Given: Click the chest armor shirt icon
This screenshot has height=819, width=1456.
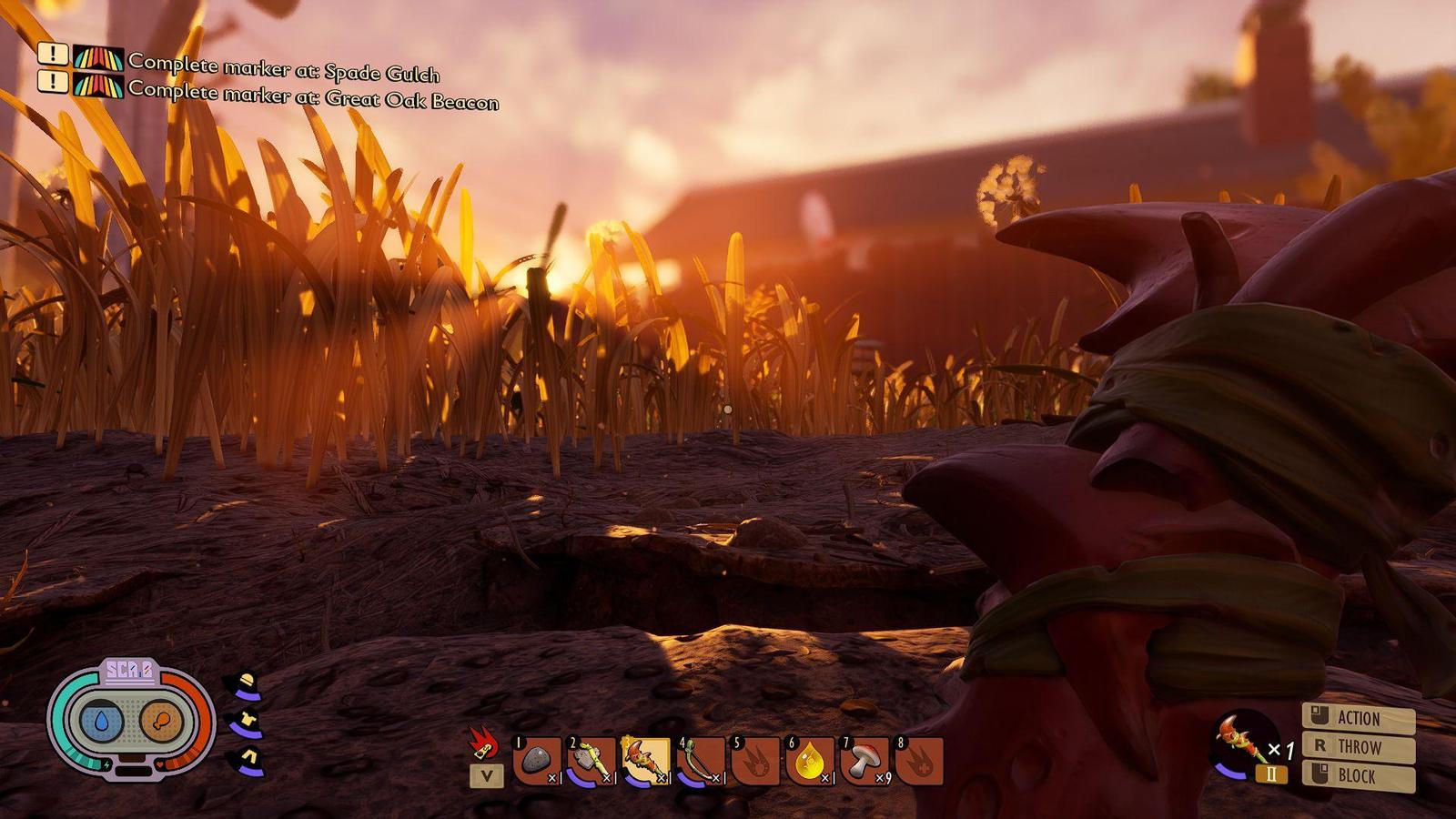Looking at the screenshot, I should click(246, 723).
